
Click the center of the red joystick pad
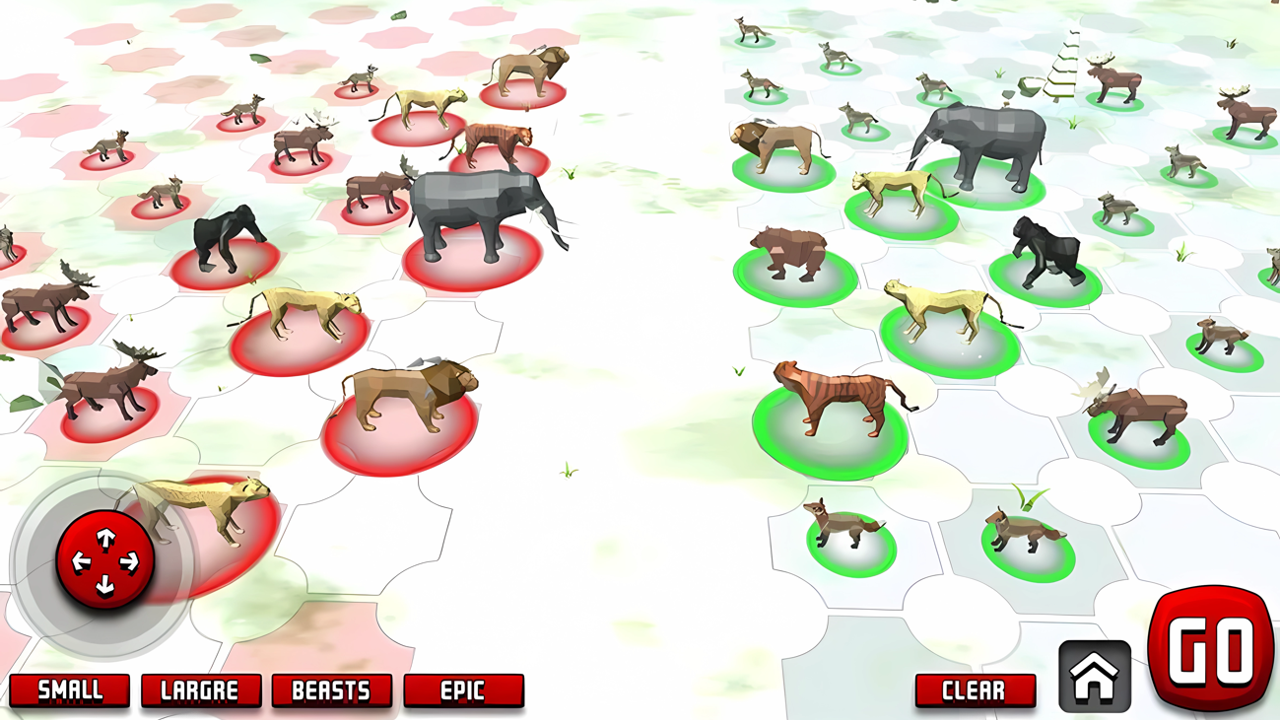pyautogui.click(x=105, y=559)
